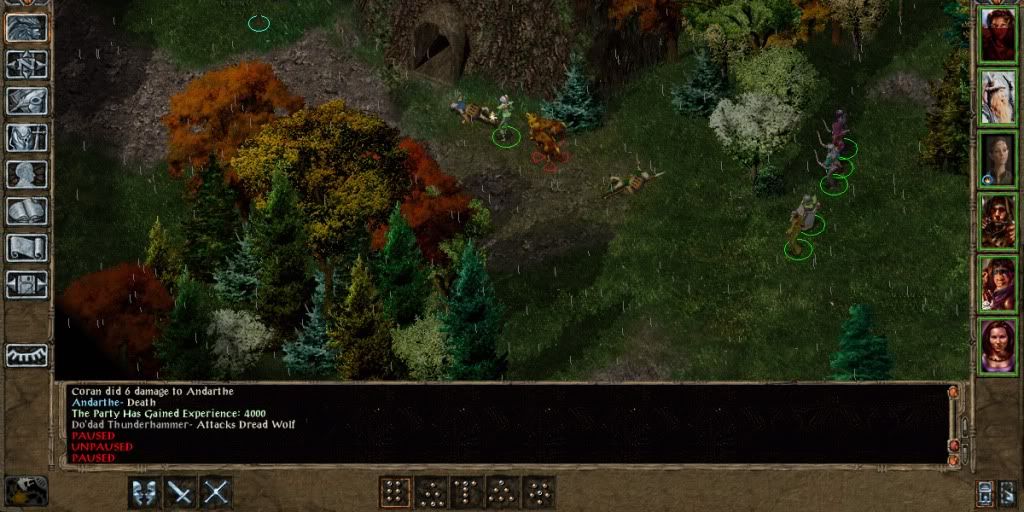Viewport: 1024px width, 512px height.
Task: Select the red-hooded masked character portrait
Action: (997, 35)
